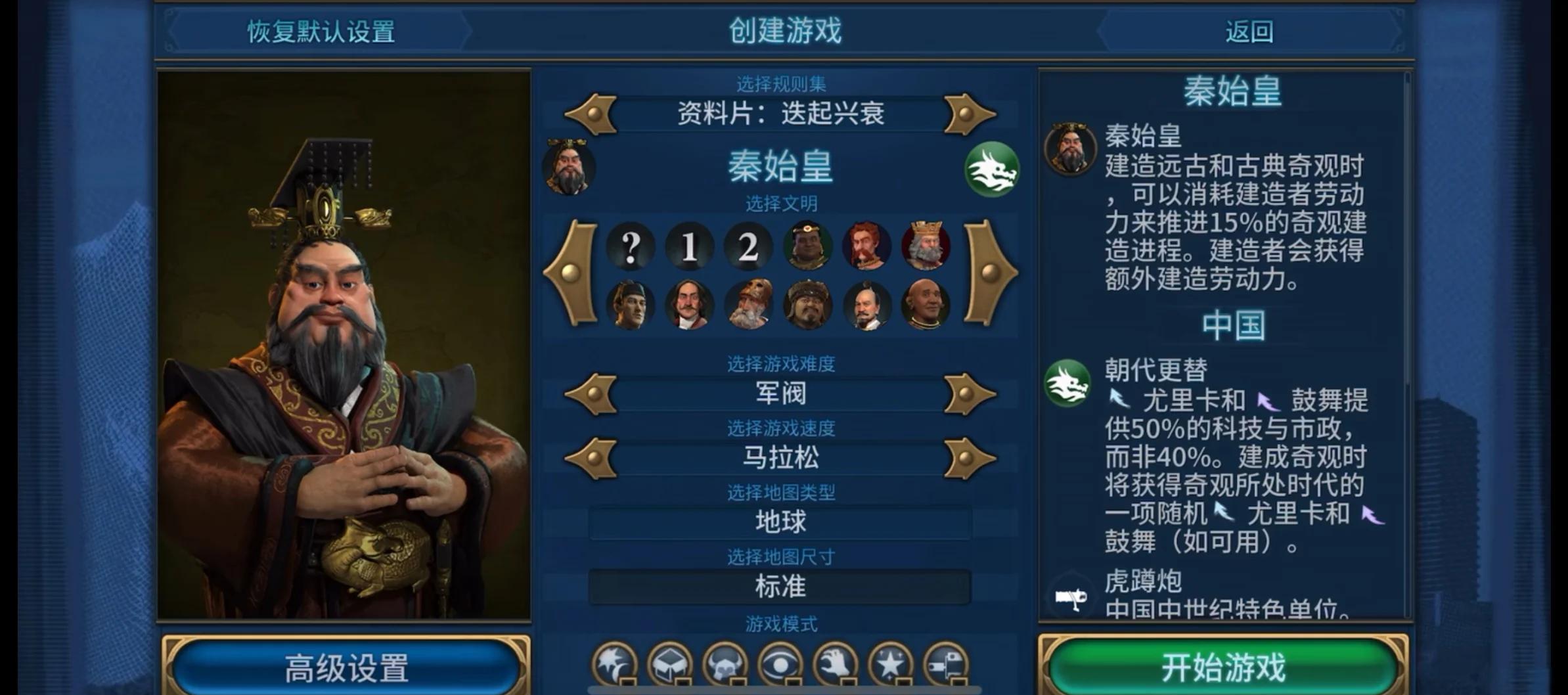Select the bald smiling leader portrait

point(926,305)
